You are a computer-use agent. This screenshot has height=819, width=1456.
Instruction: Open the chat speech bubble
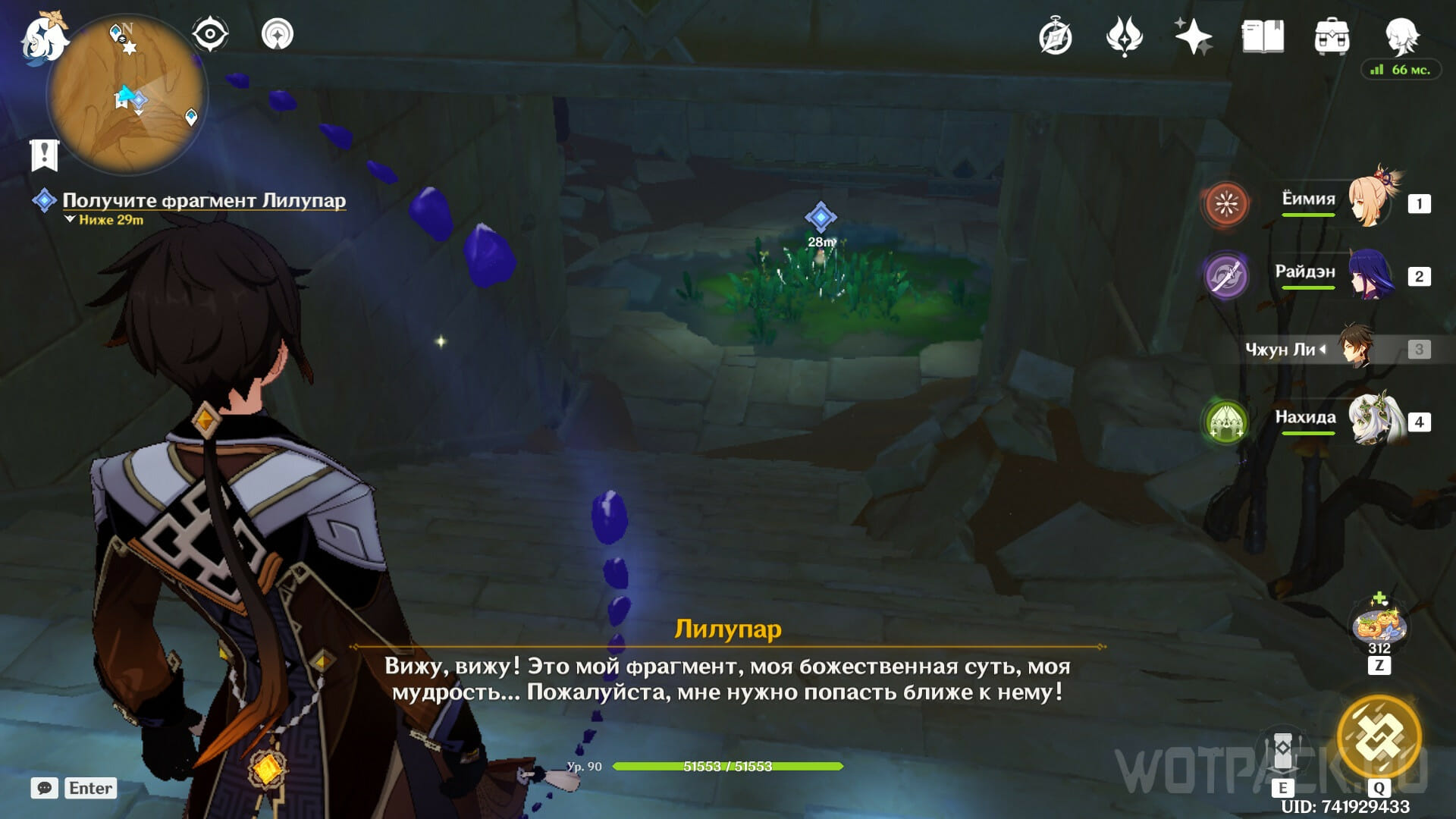[45, 788]
